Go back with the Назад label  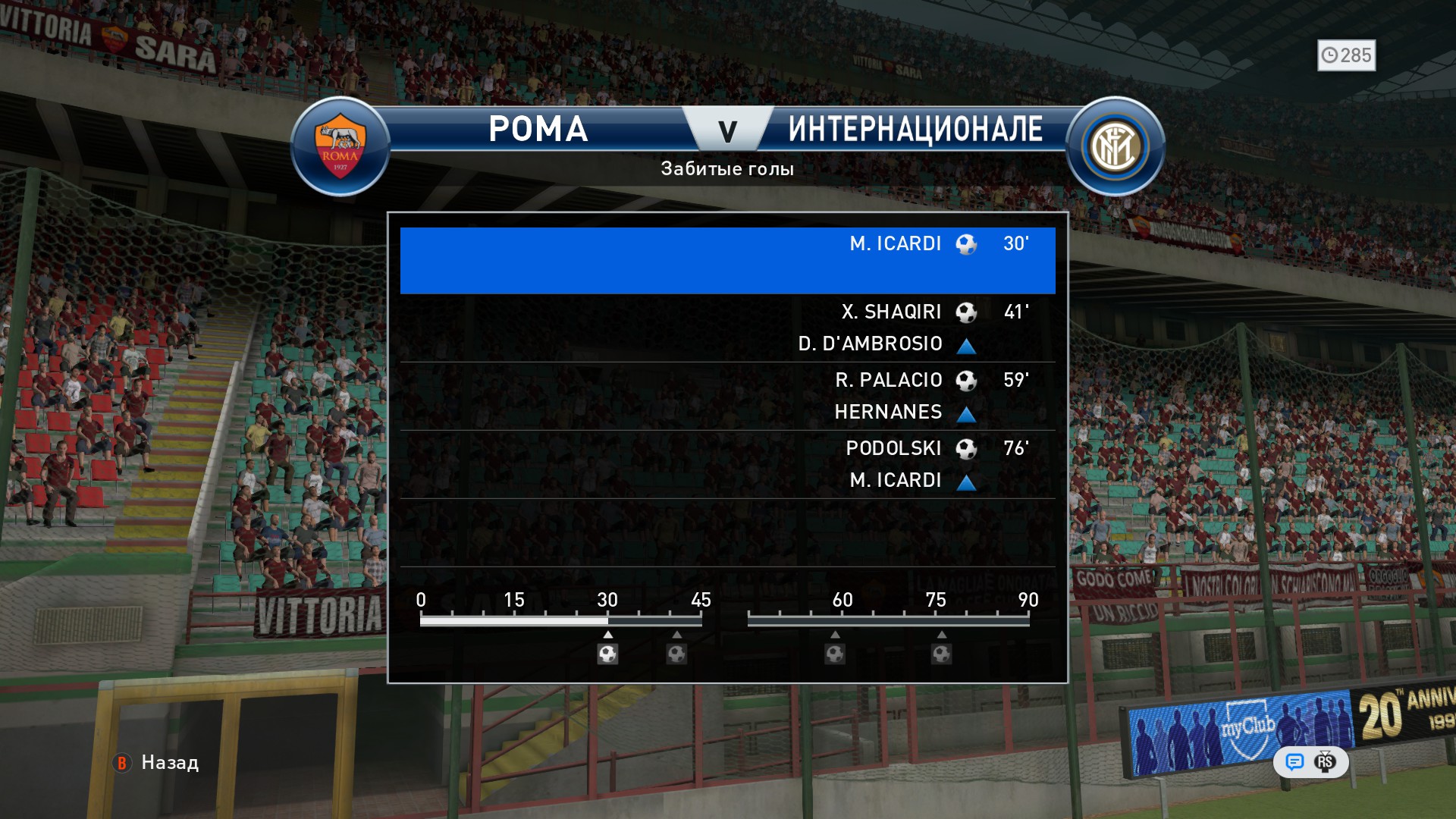click(169, 763)
